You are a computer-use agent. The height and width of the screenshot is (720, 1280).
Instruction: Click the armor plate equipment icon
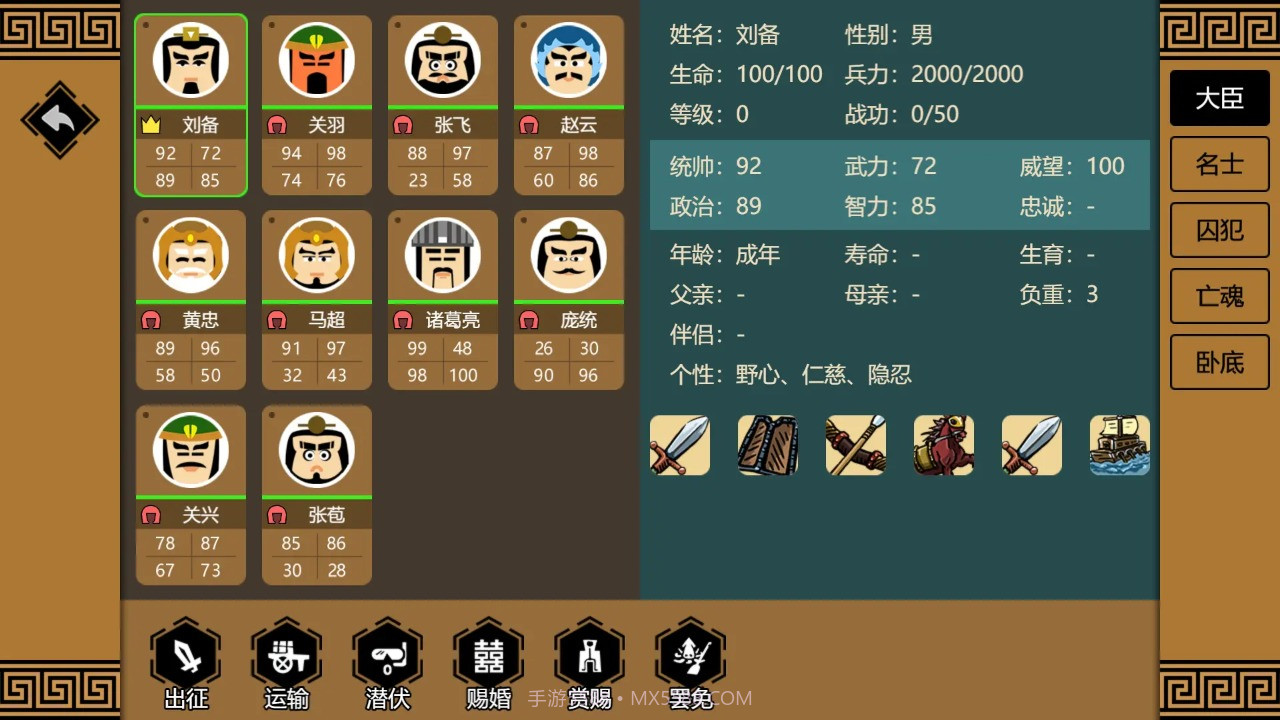click(x=767, y=445)
